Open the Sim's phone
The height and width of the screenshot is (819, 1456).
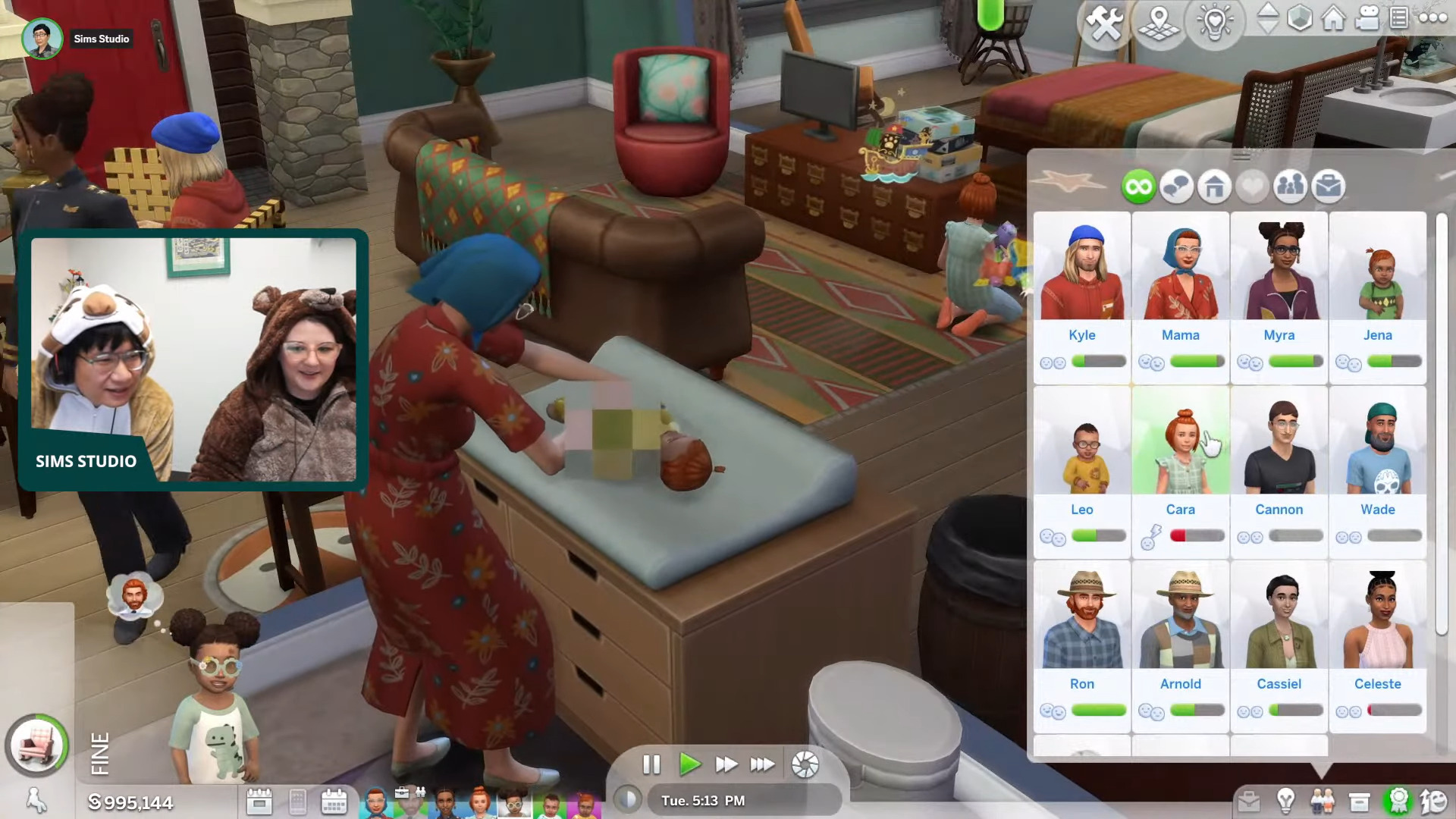point(297,802)
